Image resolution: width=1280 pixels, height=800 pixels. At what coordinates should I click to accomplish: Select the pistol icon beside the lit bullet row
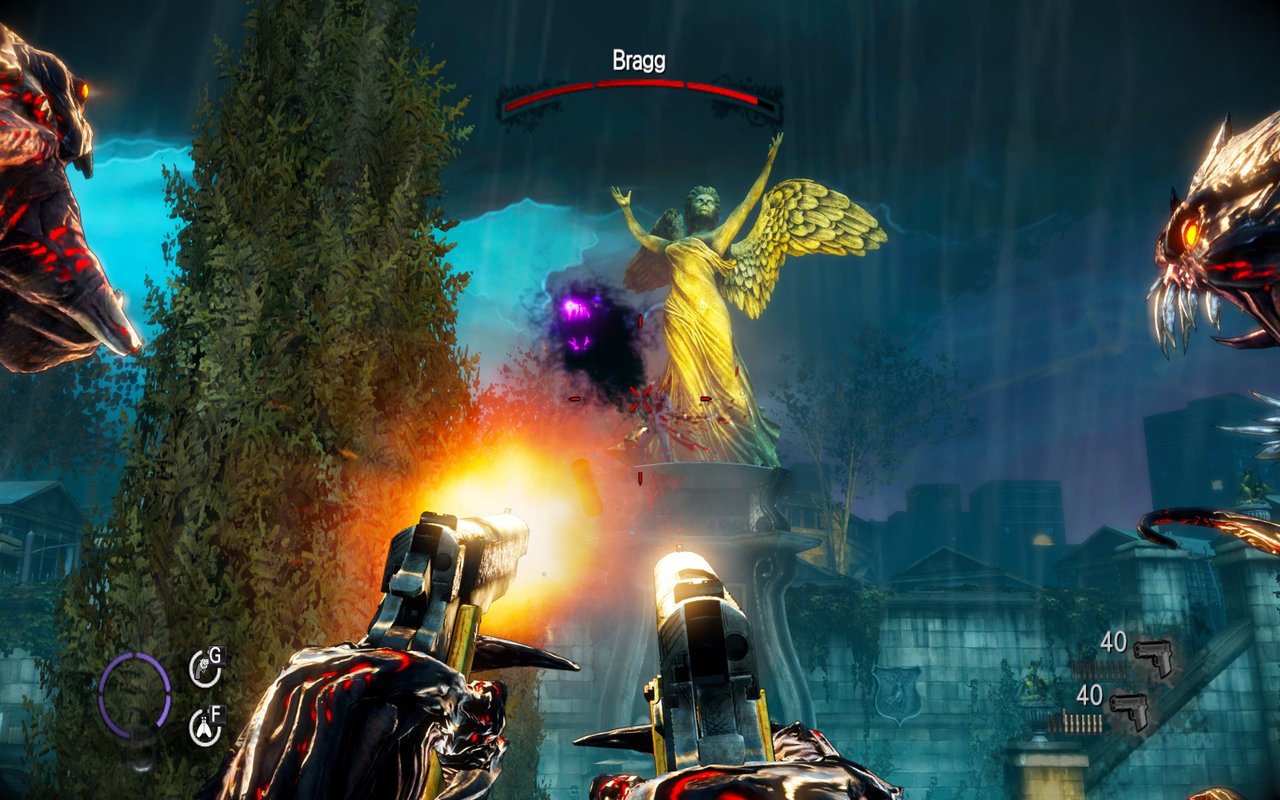point(1128,710)
